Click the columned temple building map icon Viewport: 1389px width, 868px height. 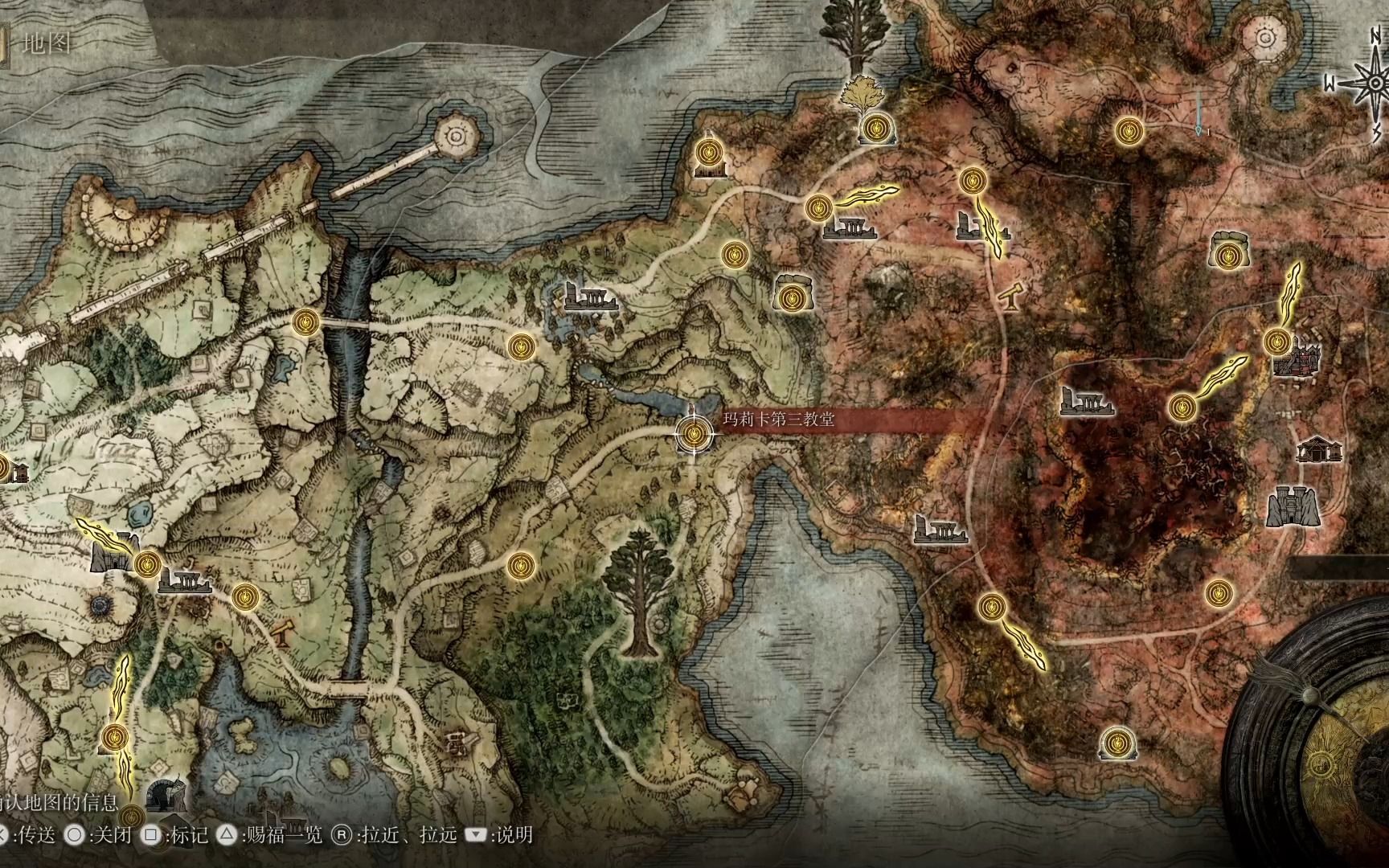tap(1319, 449)
